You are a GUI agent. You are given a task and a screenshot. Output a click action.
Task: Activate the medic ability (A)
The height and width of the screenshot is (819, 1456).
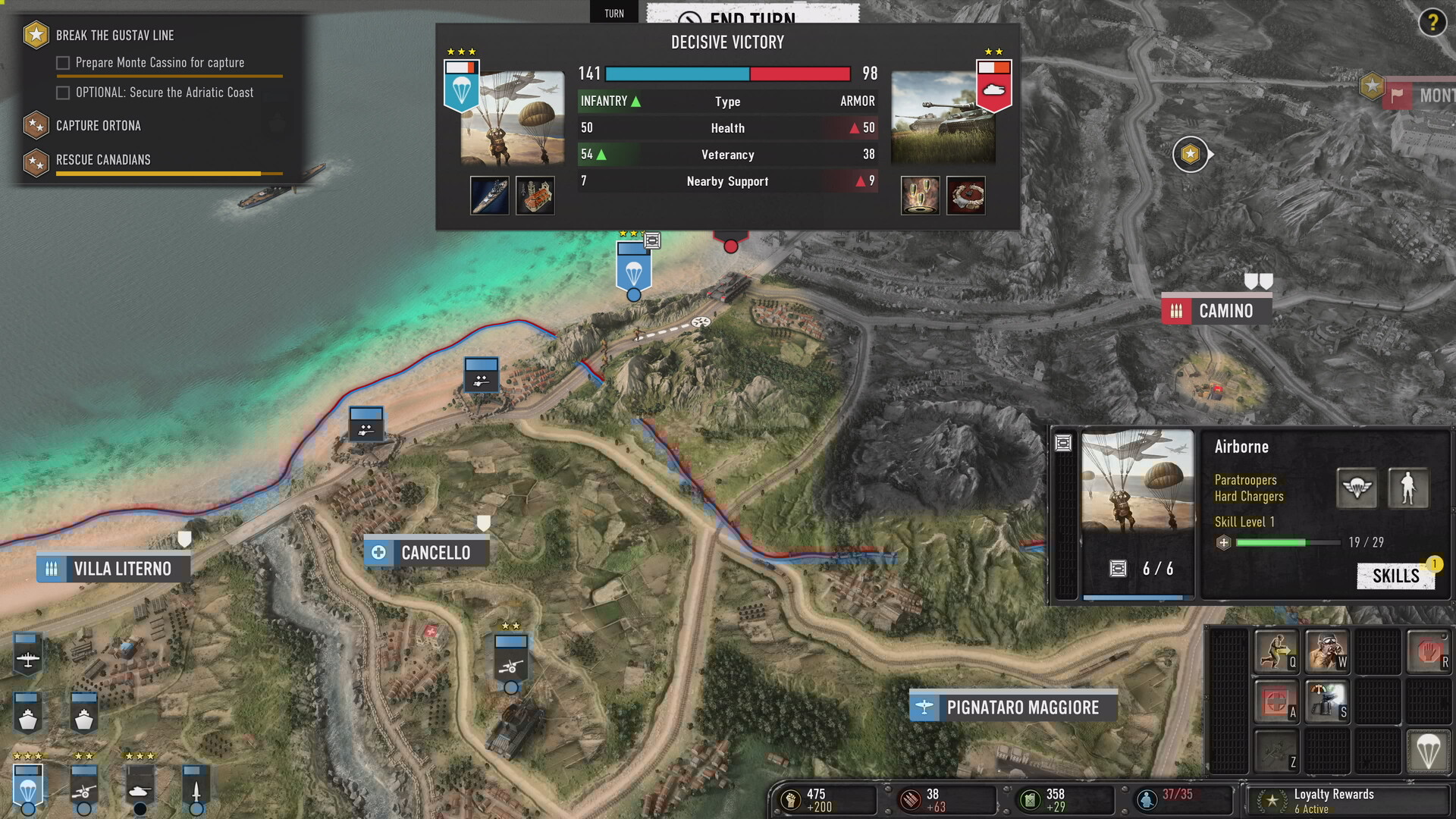(x=1276, y=701)
